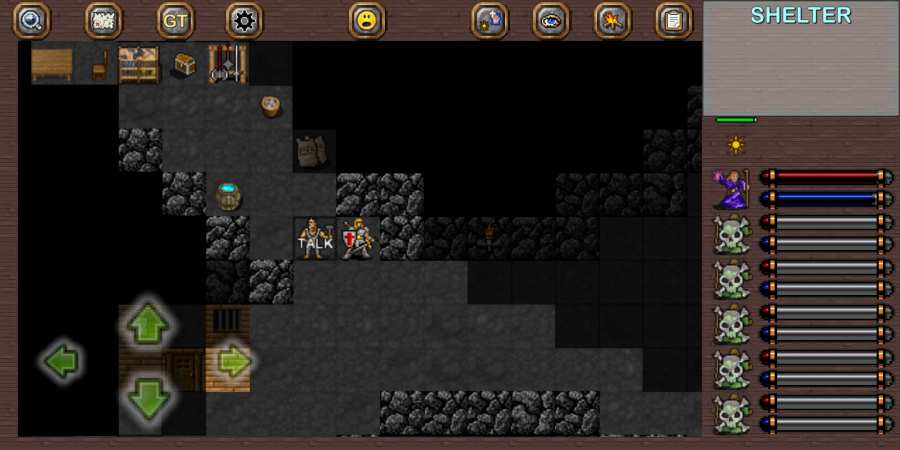Screen dimensions: 900x450
Task: Open the gear settings menu
Action: pyautogui.click(x=244, y=20)
